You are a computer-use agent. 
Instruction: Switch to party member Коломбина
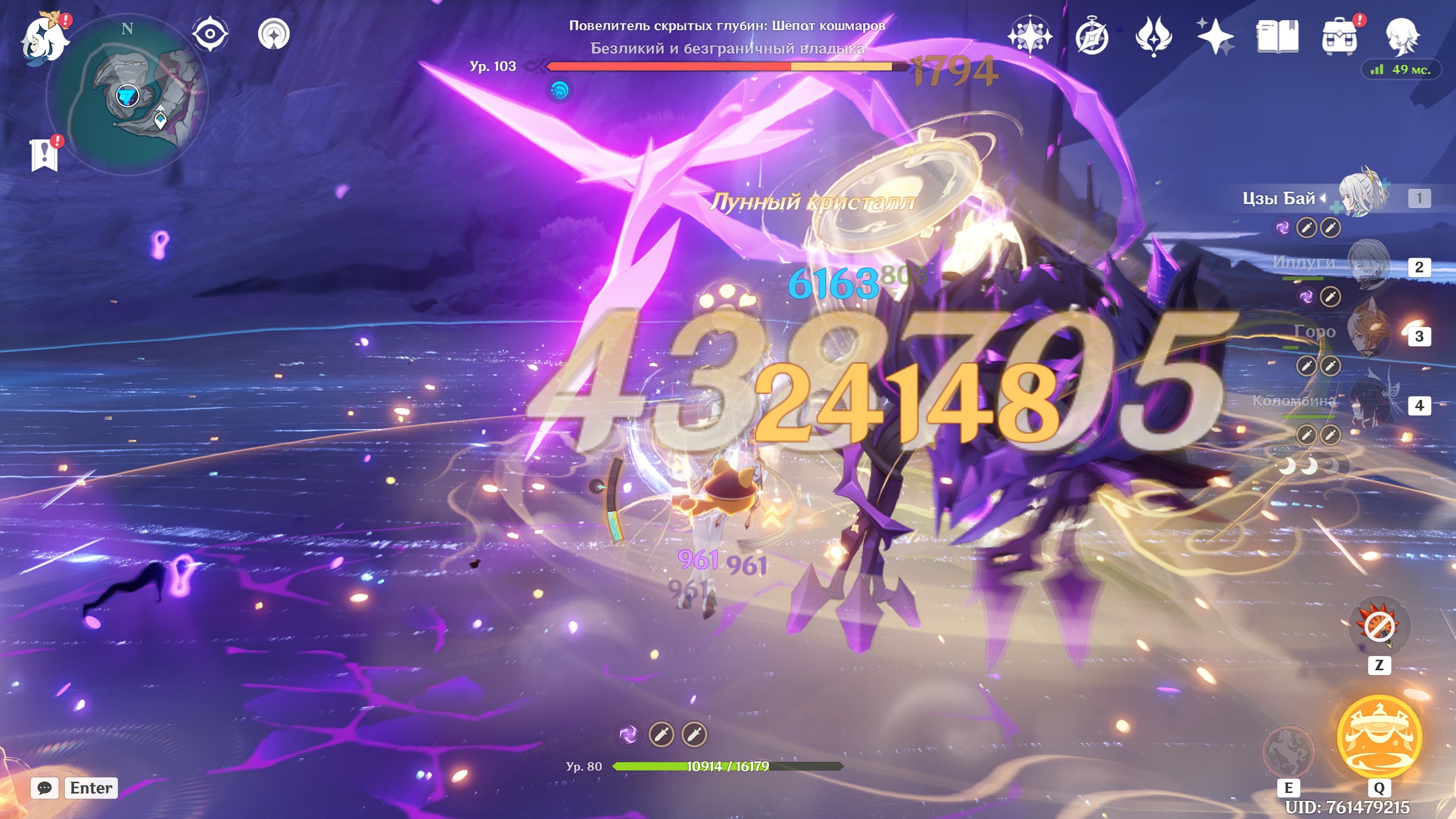1367,405
